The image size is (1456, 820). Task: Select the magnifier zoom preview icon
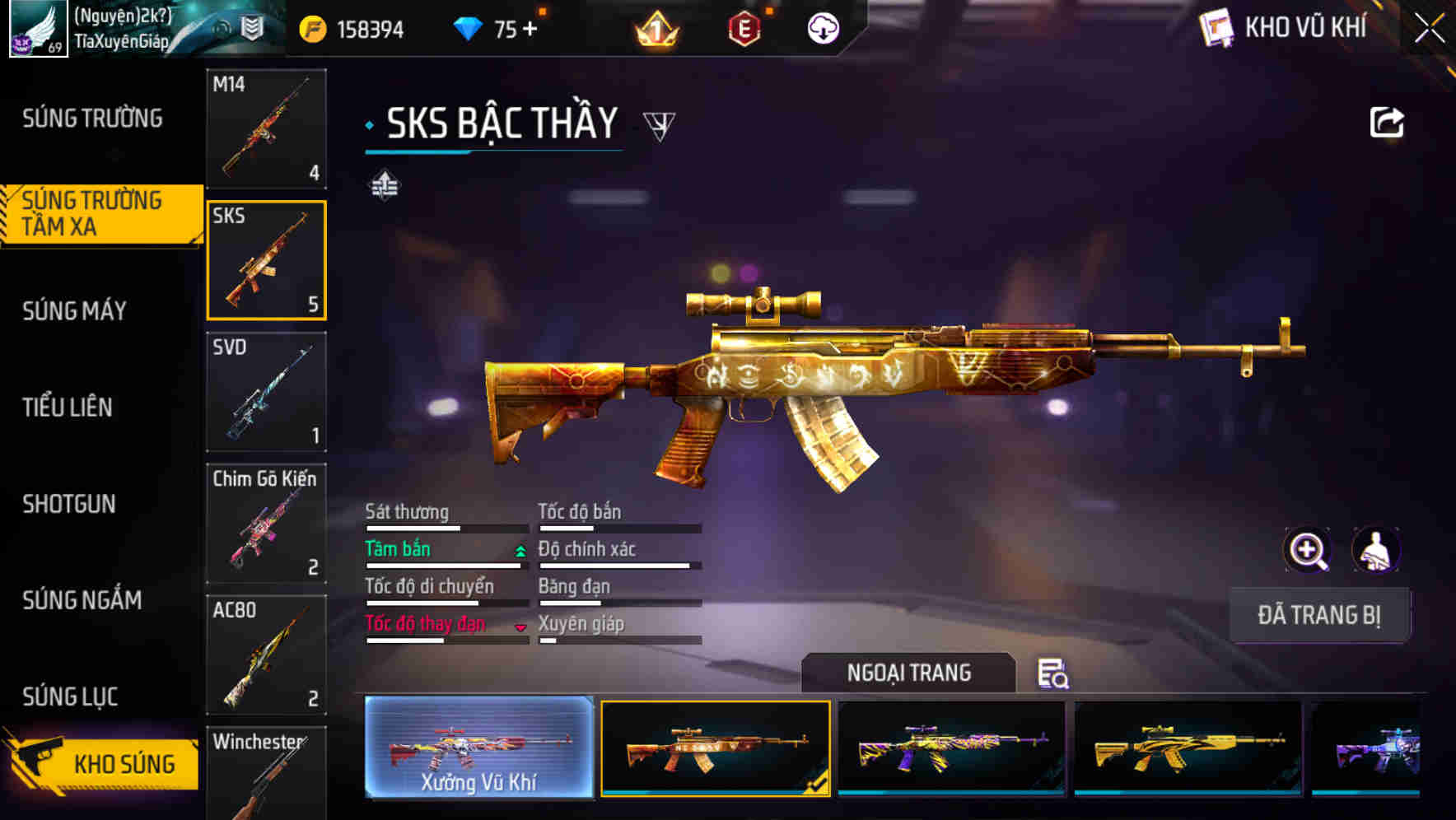[1308, 550]
